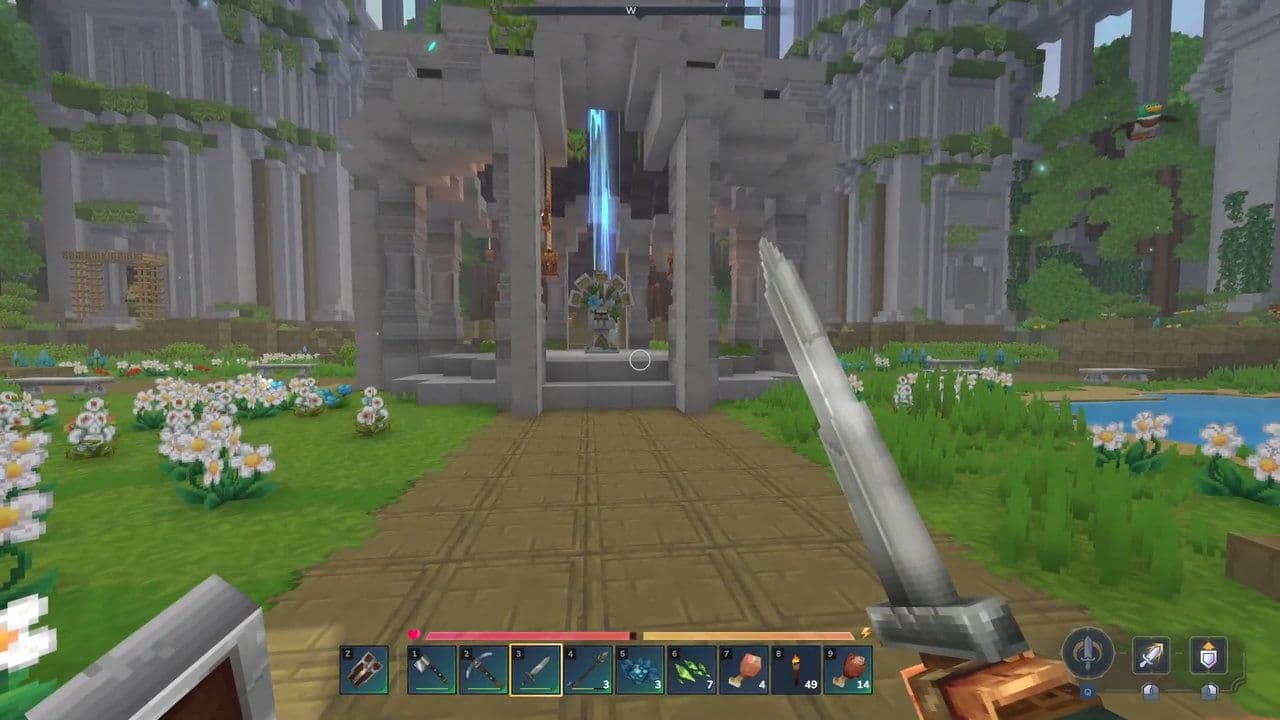Activate the flaming sword attack skill icon

click(x=1151, y=655)
